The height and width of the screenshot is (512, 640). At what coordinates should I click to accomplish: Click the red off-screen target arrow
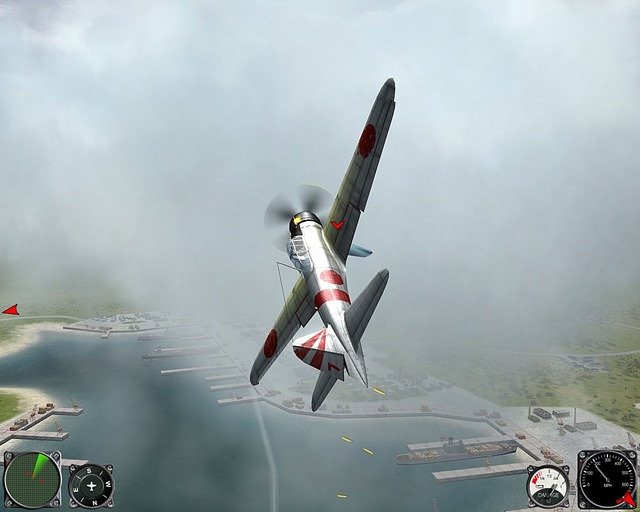[11, 310]
